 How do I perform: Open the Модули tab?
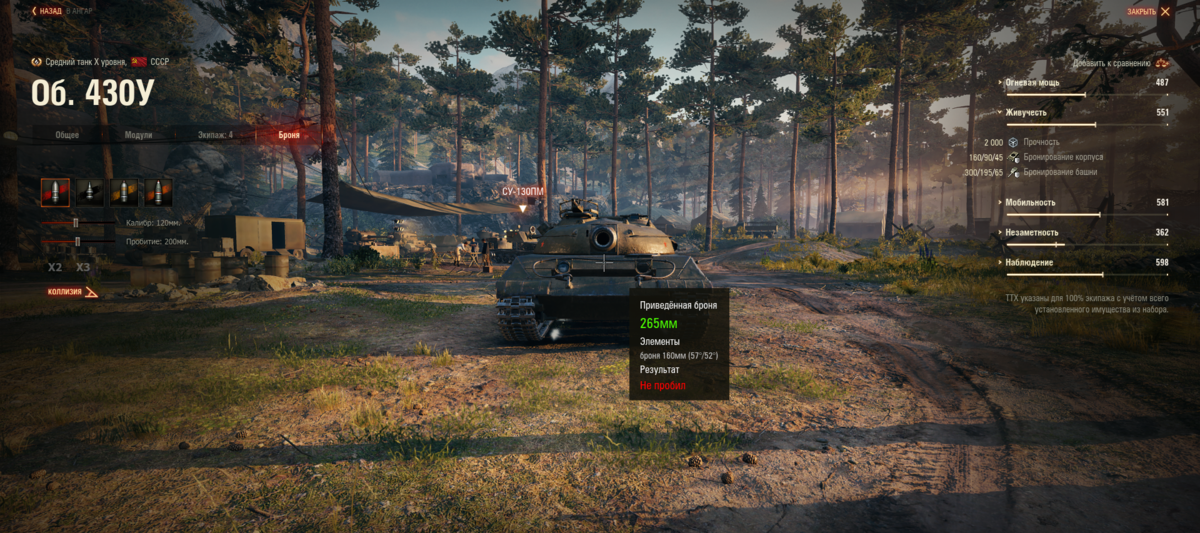point(138,134)
